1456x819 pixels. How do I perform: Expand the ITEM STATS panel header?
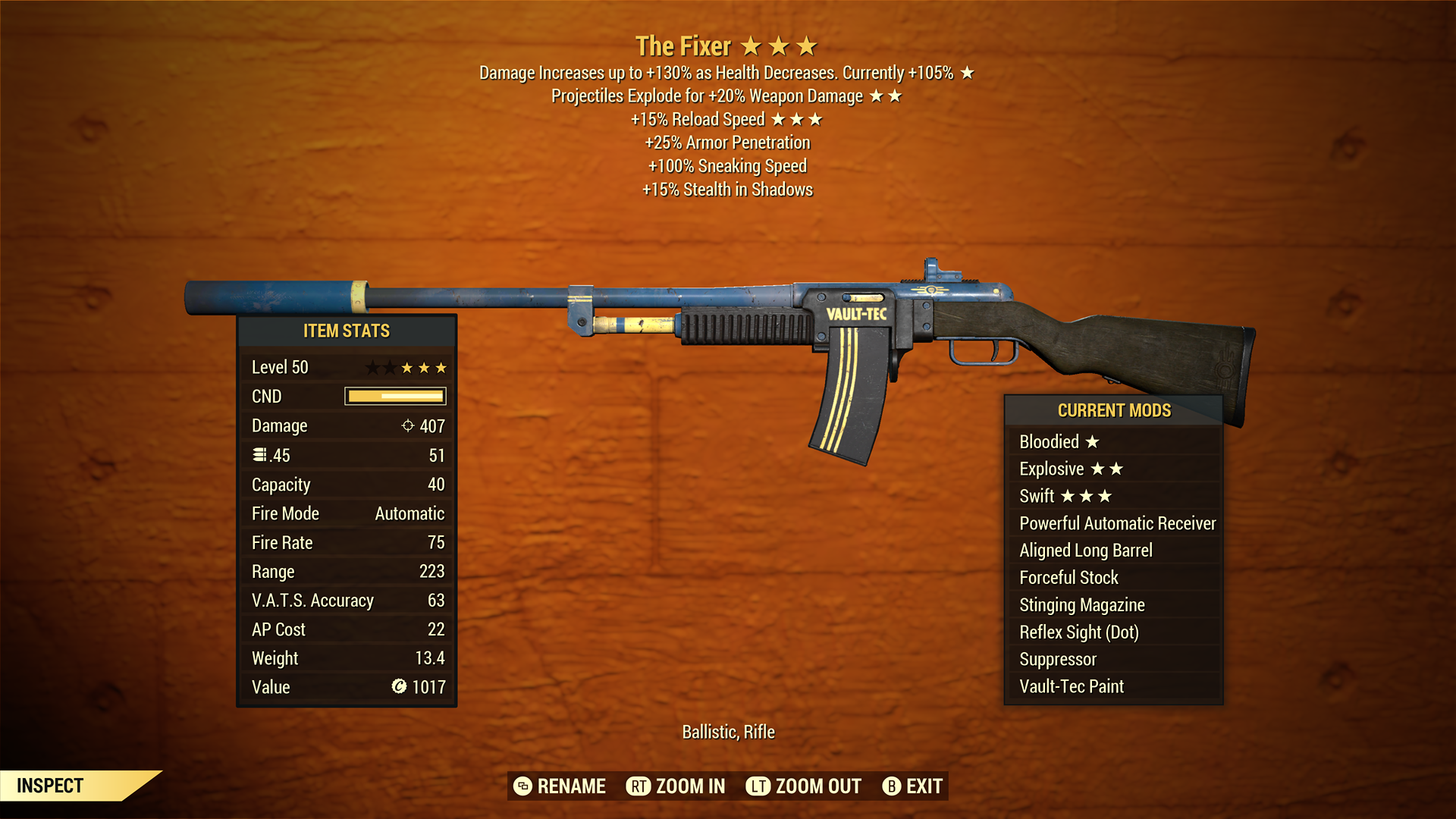(346, 331)
